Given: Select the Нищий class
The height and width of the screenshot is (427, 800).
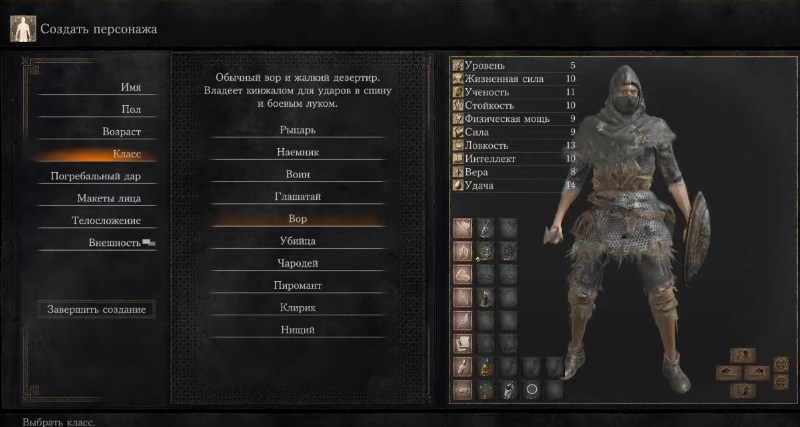Looking at the screenshot, I should 298,329.
